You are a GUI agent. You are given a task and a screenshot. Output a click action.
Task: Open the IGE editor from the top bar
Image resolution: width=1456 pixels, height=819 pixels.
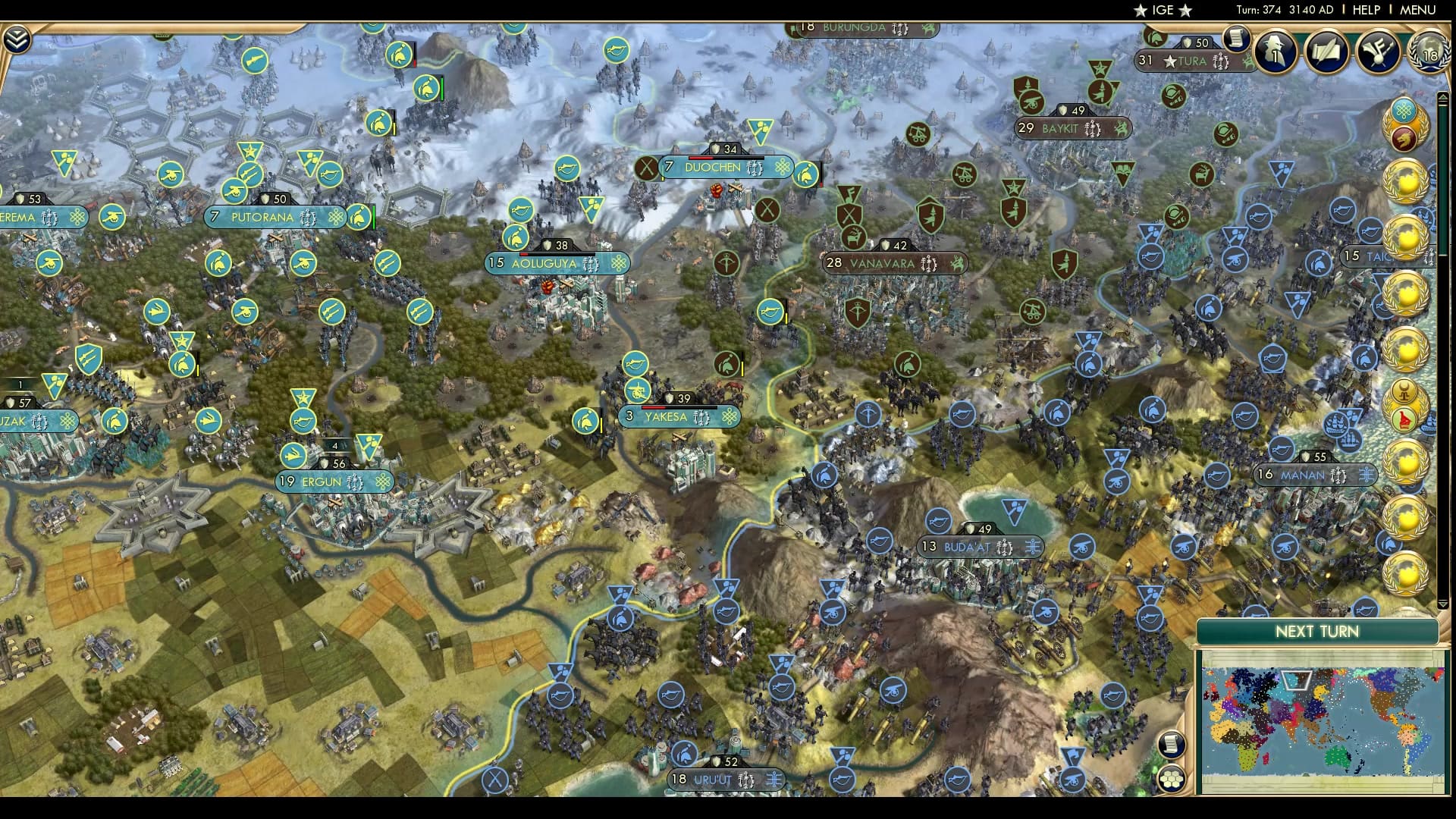1164,10
